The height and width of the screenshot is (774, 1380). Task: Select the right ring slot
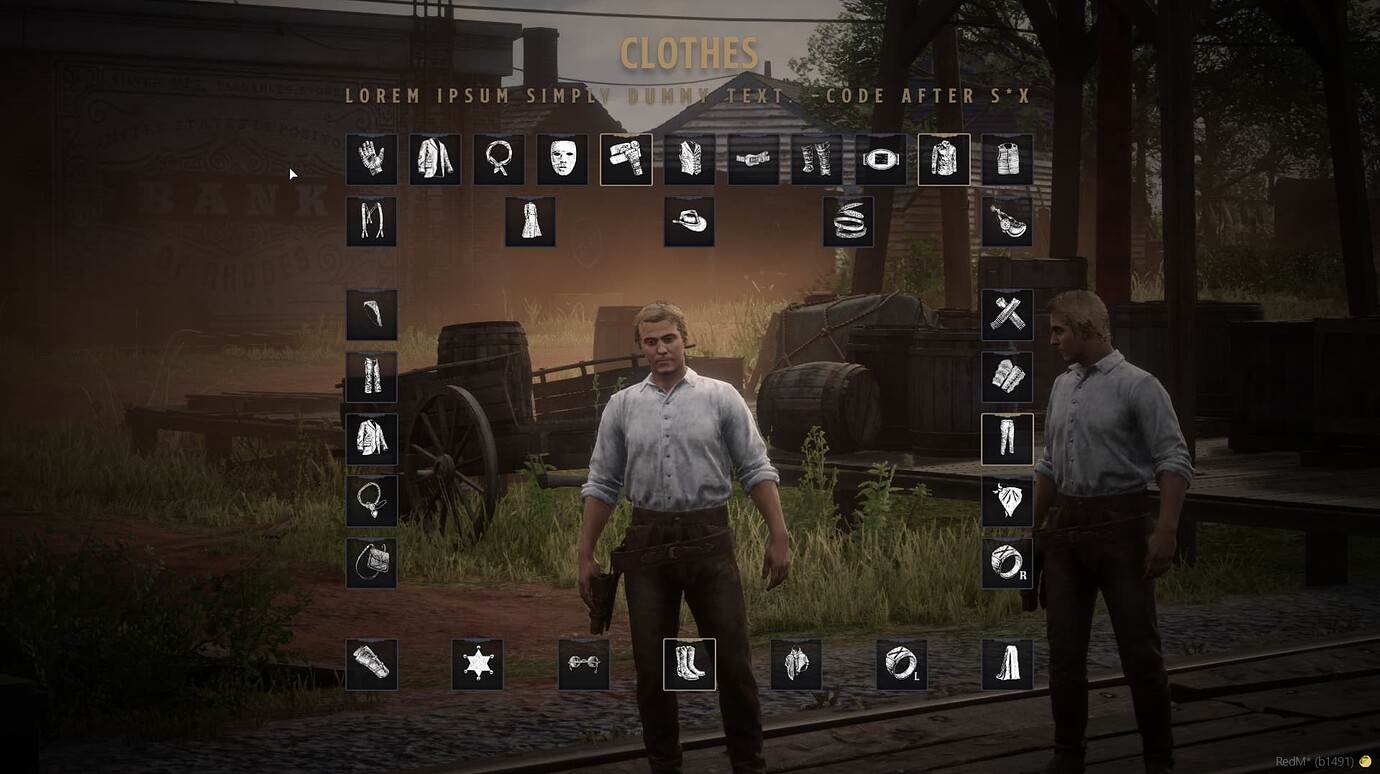point(1007,563)
